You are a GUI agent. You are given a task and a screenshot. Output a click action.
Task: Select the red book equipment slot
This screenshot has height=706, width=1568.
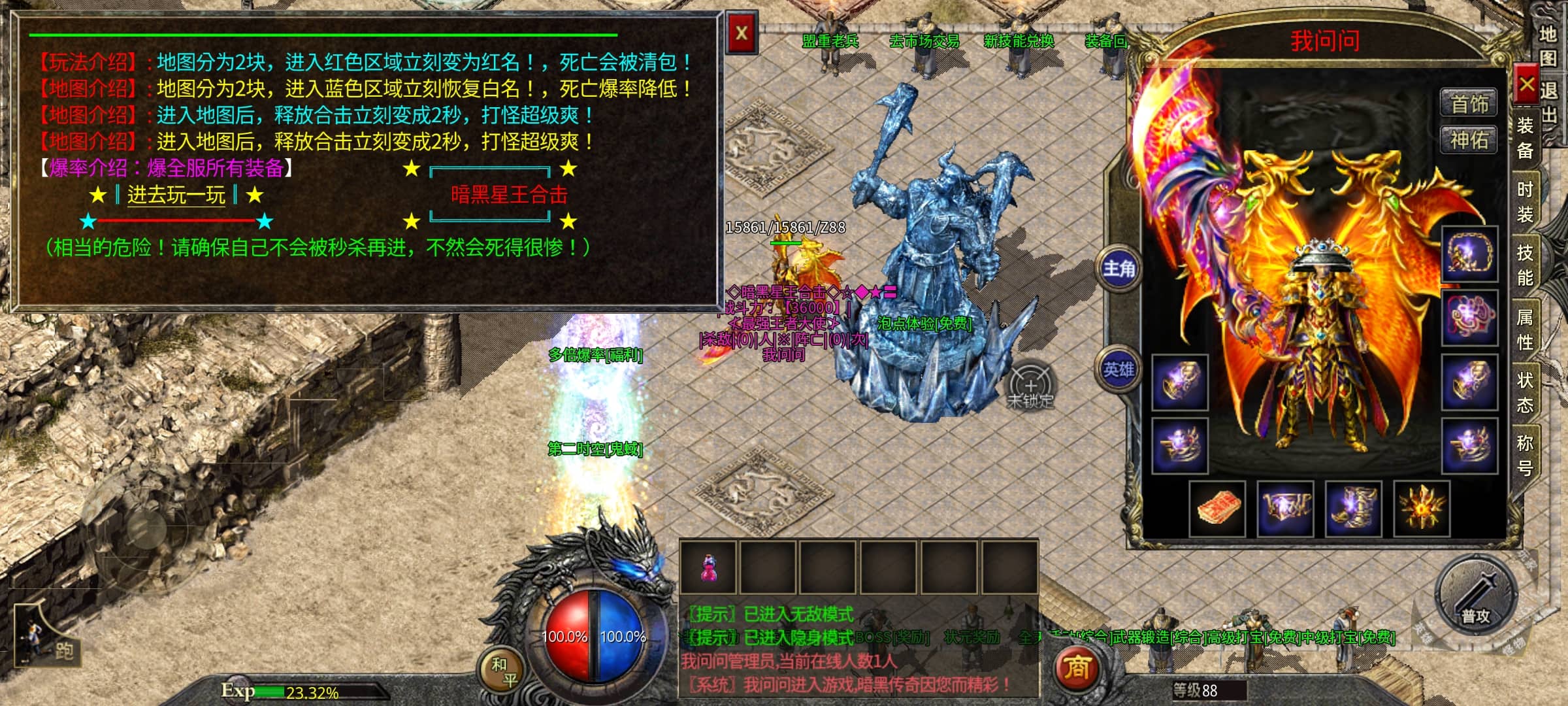point(1218,509)
